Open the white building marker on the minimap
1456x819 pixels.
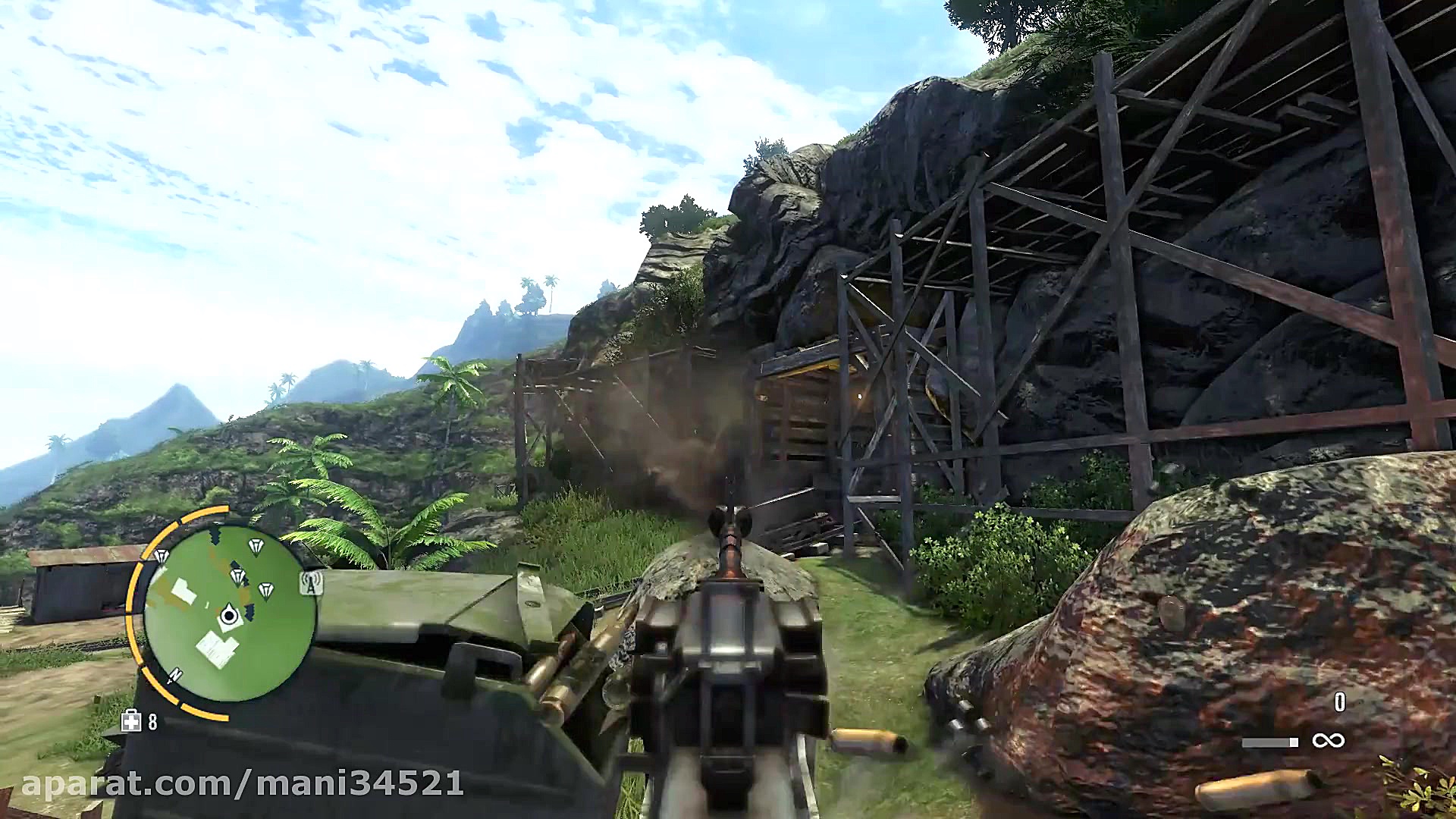click(184, 591)
